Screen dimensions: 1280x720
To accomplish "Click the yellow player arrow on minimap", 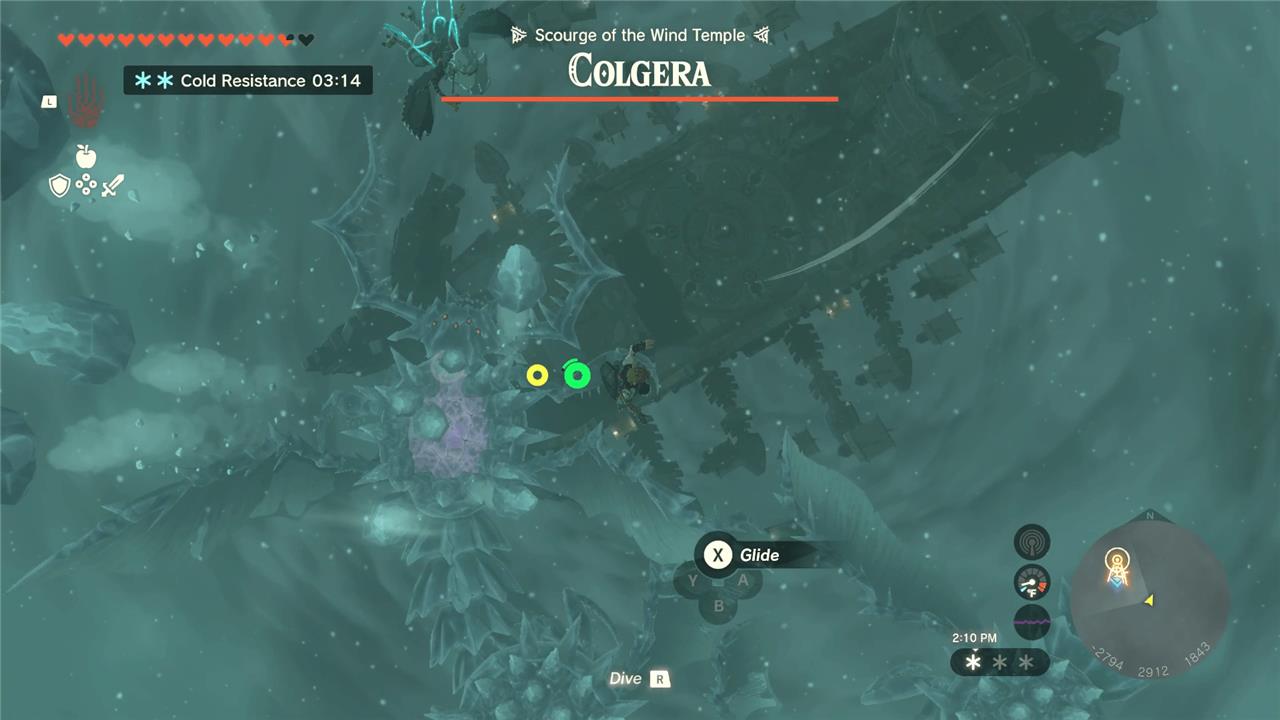I will point(1149,600).
